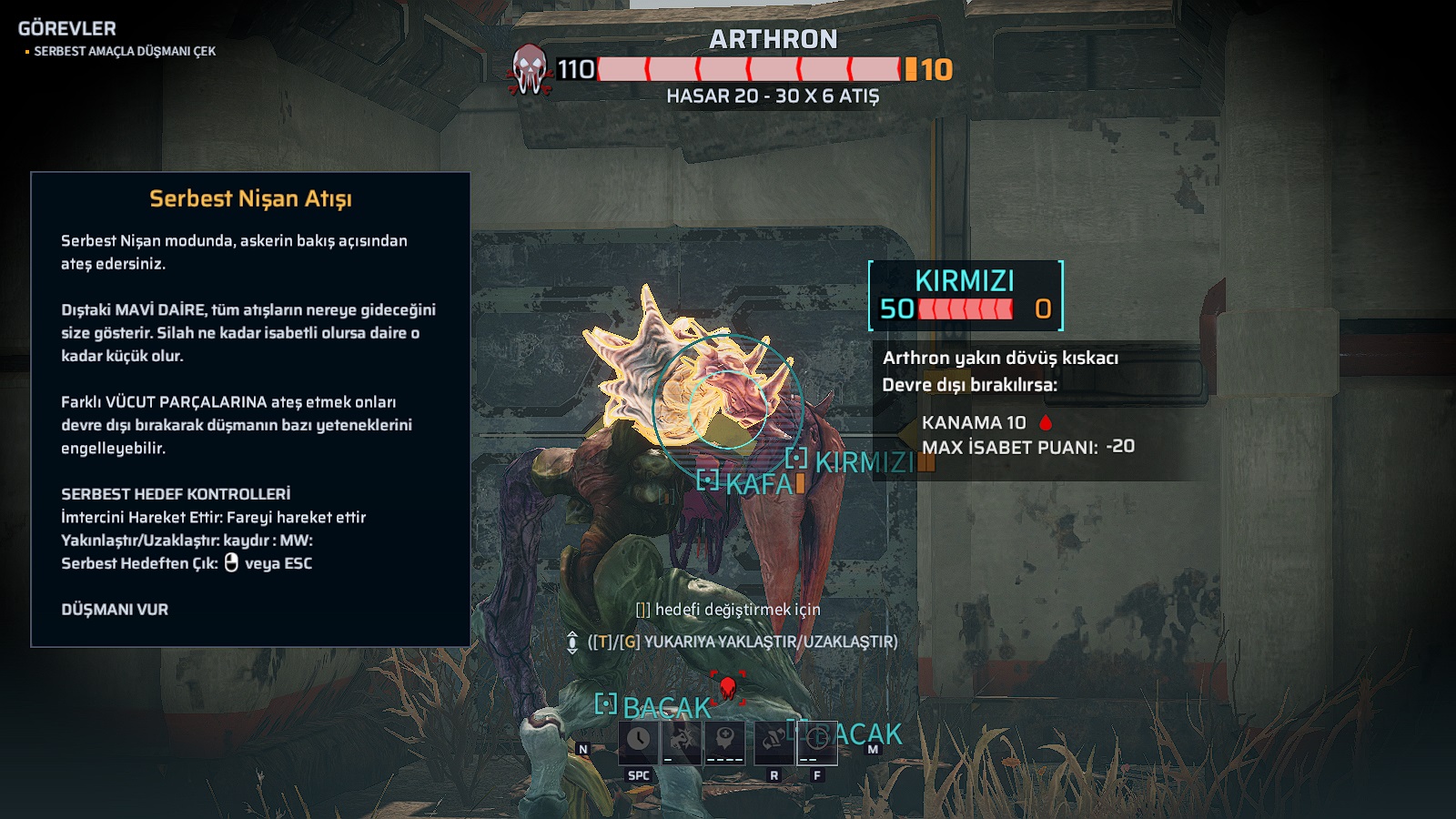Activate the melee strike ability icon
1456x819 pixels.
click(681, 741)
